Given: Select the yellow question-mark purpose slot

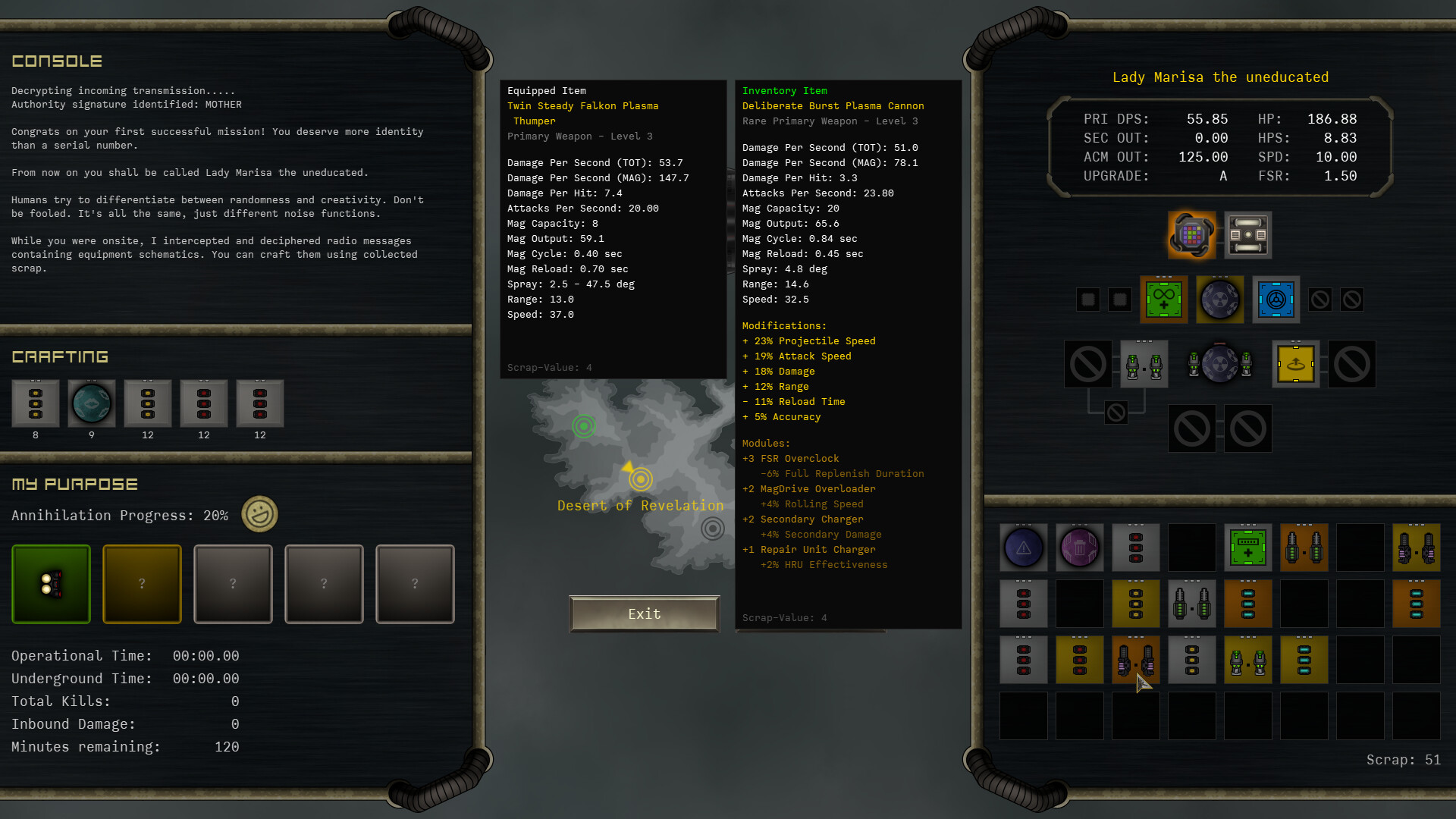Looking at the screenshot, I should [x=142, y=584].
